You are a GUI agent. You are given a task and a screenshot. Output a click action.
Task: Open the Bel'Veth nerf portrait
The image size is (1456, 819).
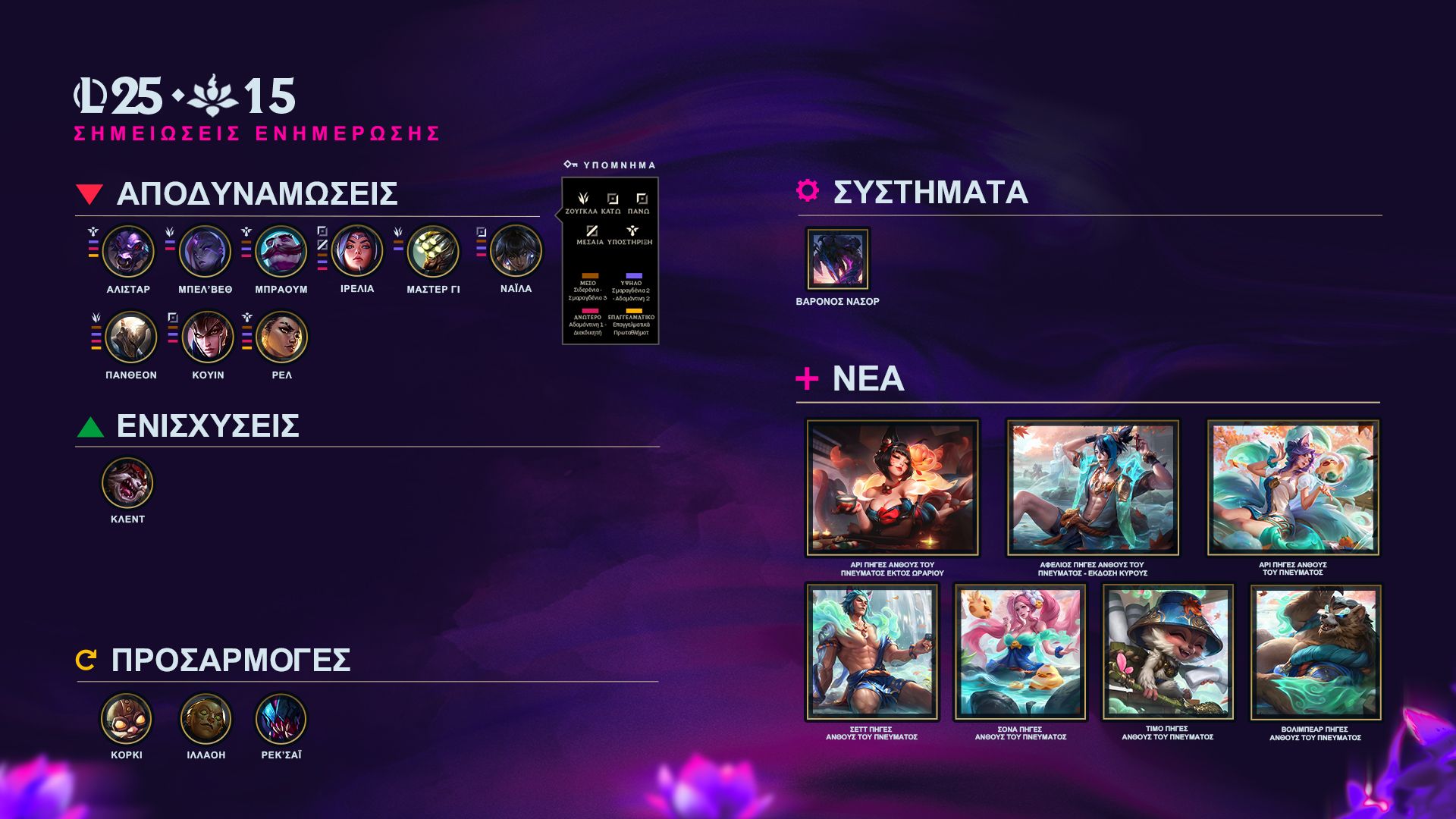(x=205, y=251)
